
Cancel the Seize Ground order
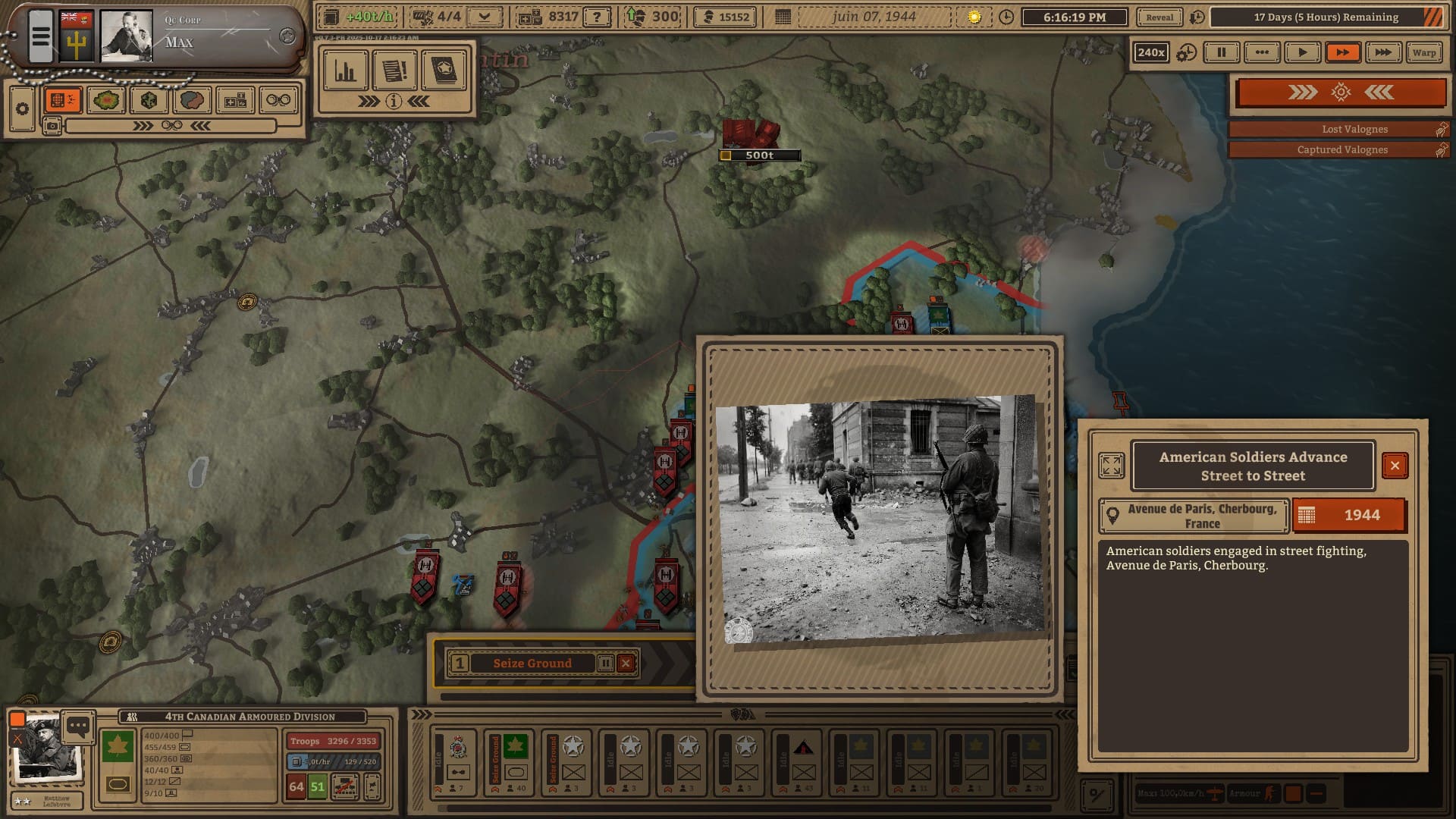[x=626, y=664]
